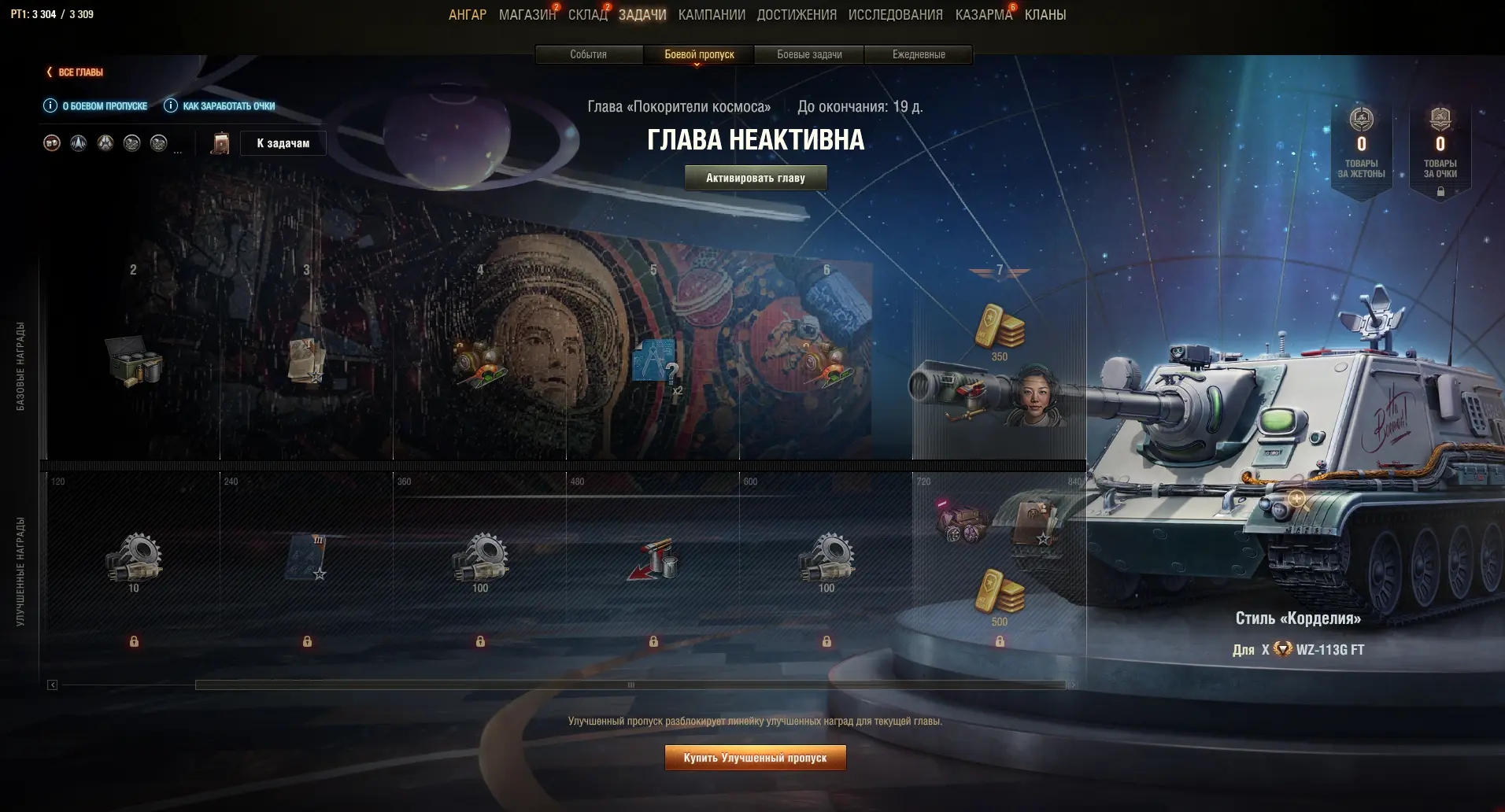Show info О боевом пропуске
The width and height of the screenshot is (1505, 812).
tap(95, 106)
